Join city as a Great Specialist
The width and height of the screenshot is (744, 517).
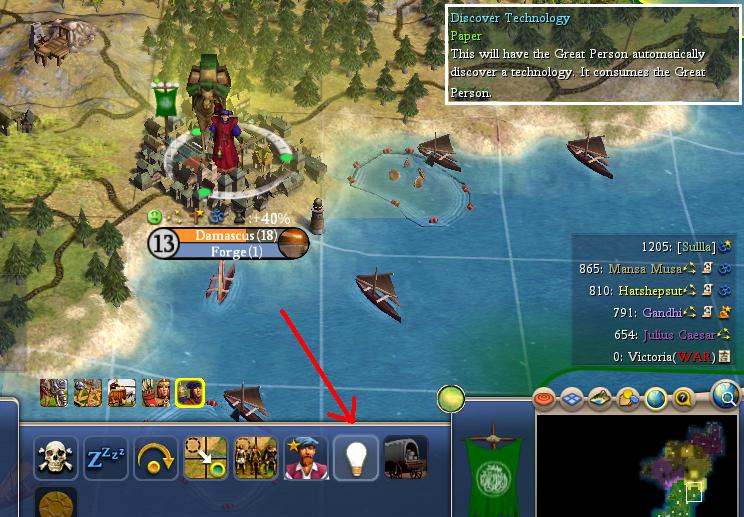point(306,458)
